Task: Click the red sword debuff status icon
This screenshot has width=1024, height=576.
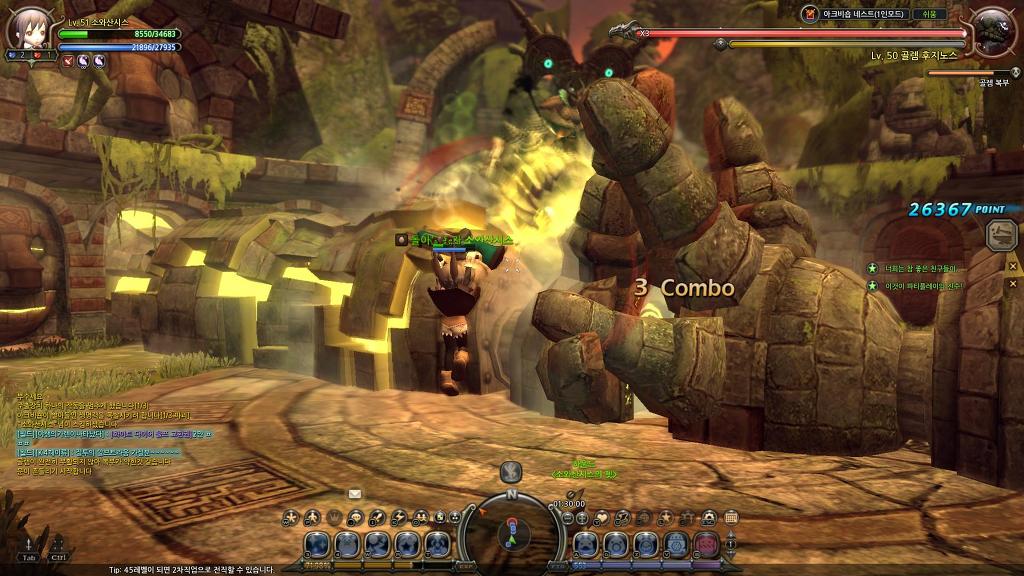Action: click(x=68, y=61)
